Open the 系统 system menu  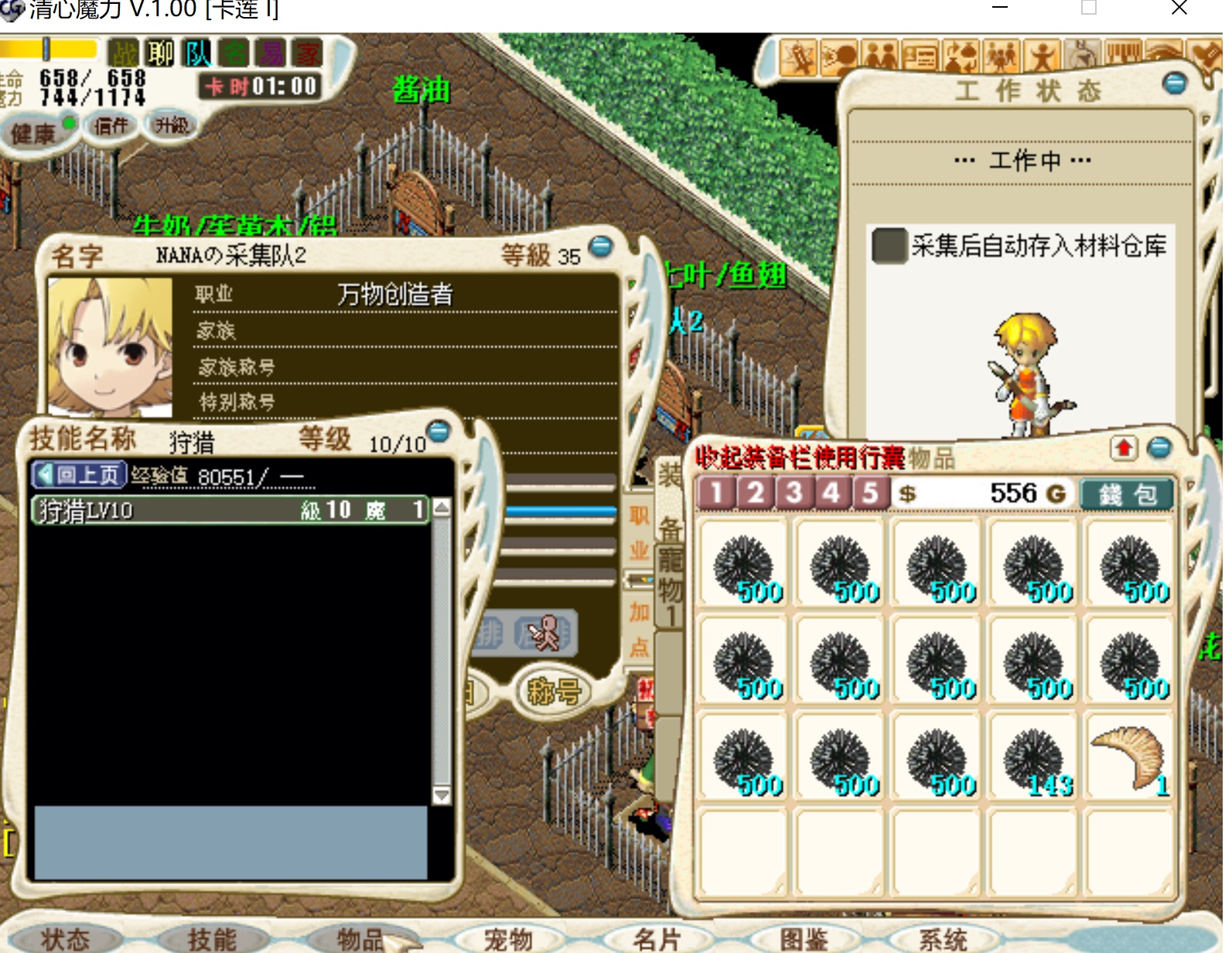coord(943,938)
